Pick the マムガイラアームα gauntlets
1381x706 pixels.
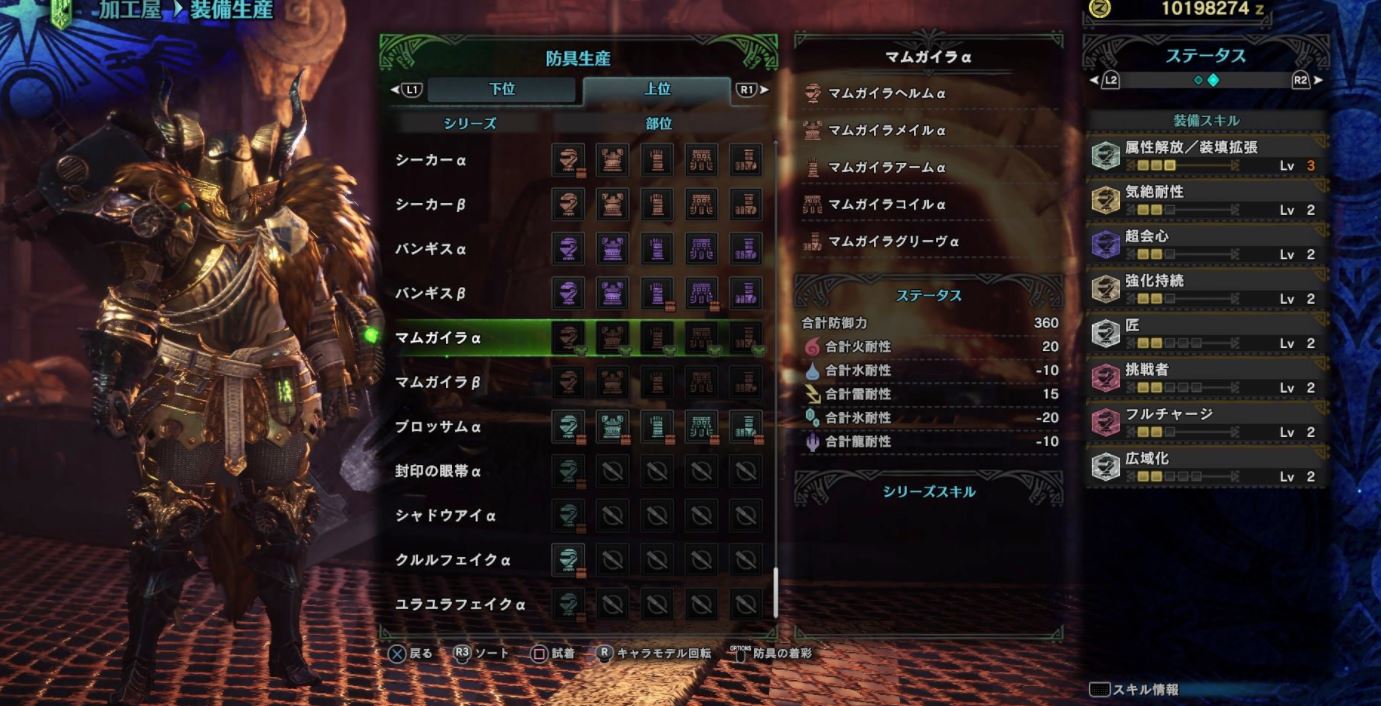coord(886,167)
